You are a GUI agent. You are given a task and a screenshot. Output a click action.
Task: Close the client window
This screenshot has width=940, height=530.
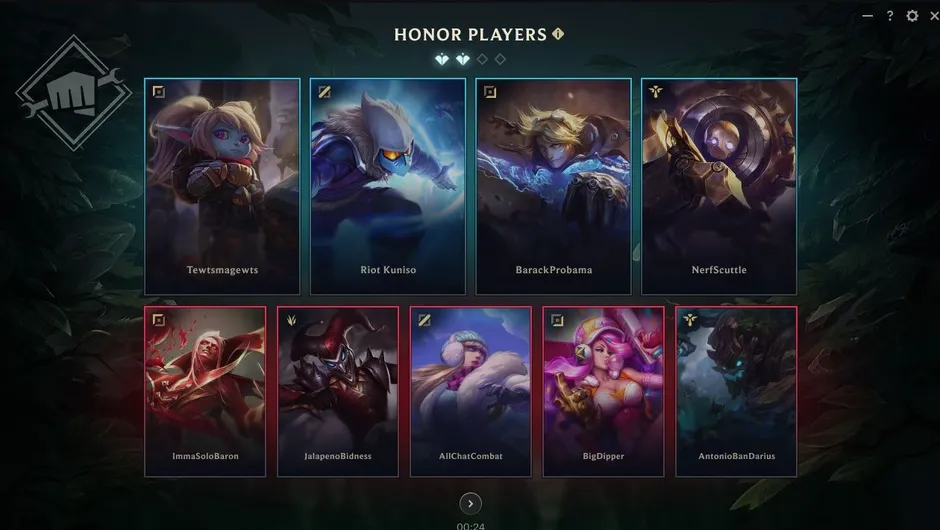click(932, 16)
